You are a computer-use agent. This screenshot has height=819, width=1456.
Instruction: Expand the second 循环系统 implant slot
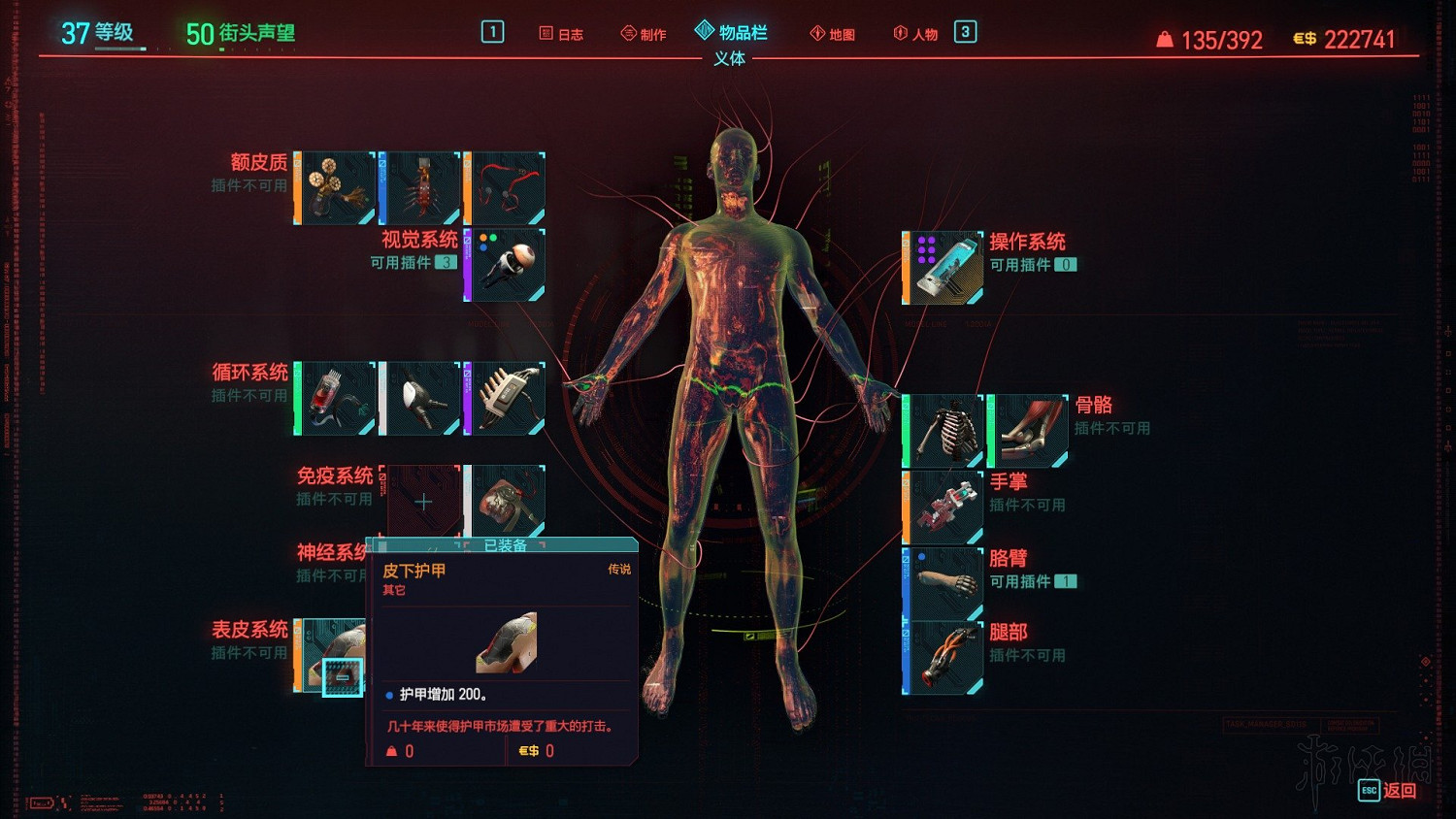tap(420, 398)
